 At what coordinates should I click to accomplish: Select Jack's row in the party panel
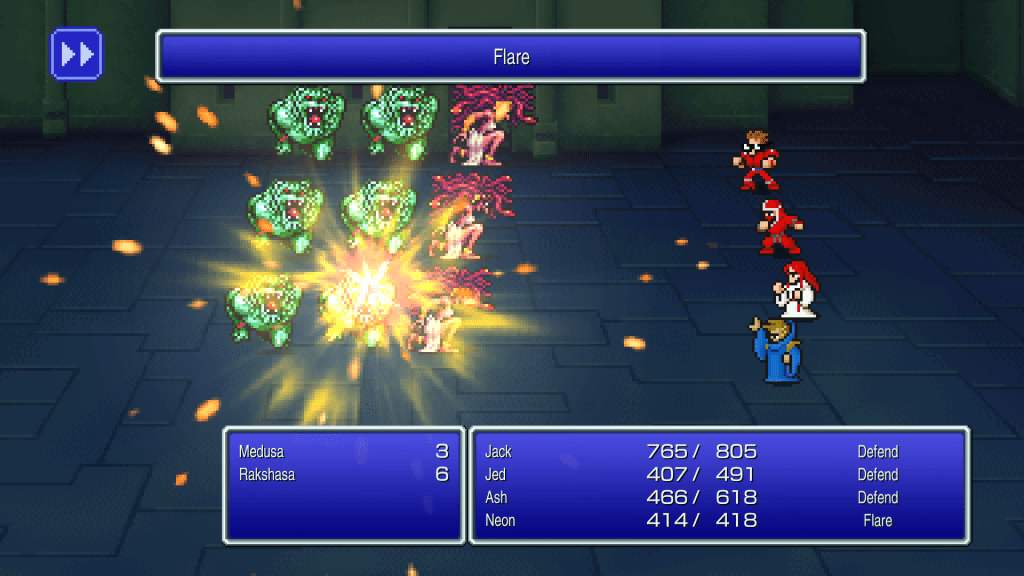718,452
